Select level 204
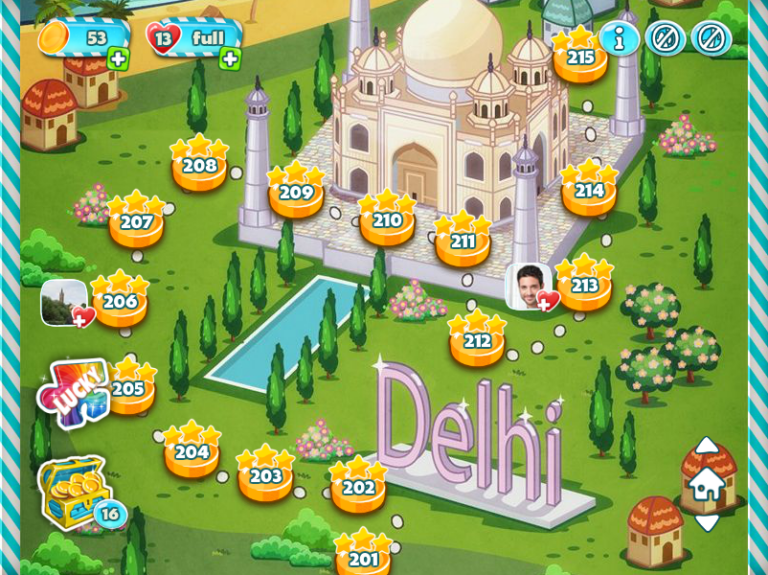 click(192, 453)
